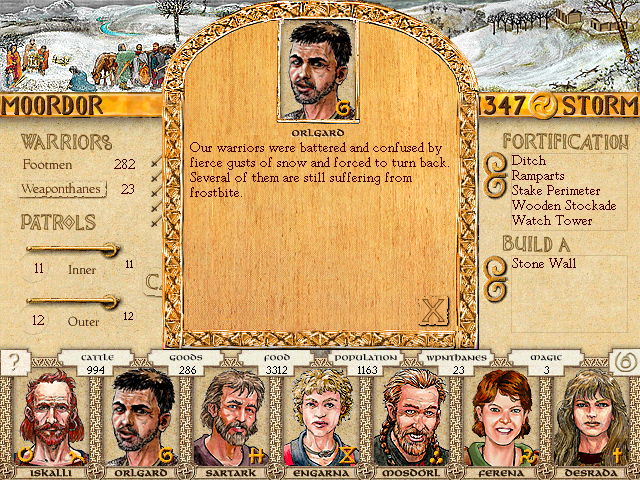Close the Orlgard message with the X

[x=433, y=311]
